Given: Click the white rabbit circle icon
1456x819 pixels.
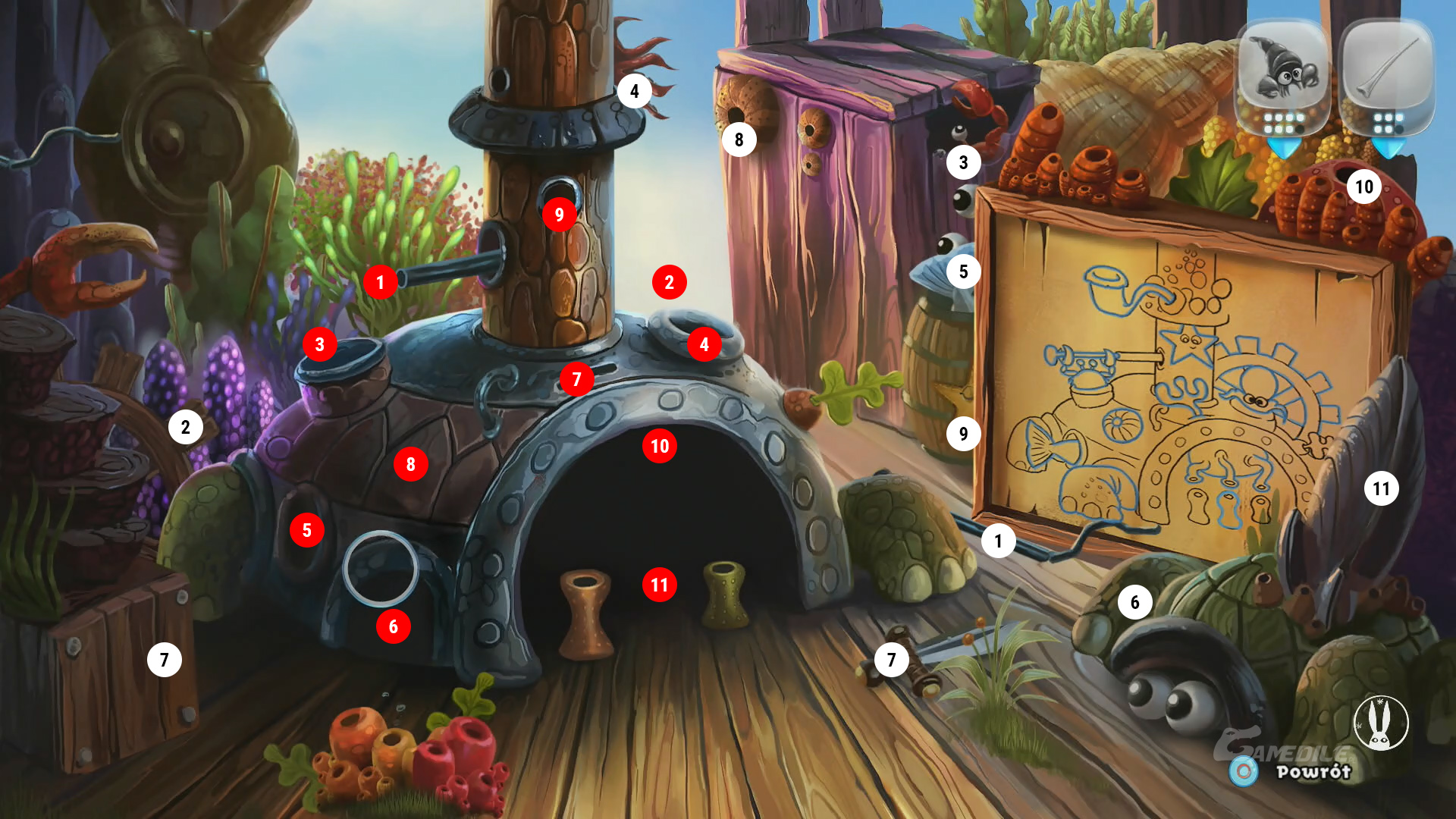Looking at the screenshot, I should click(1381, 723).
